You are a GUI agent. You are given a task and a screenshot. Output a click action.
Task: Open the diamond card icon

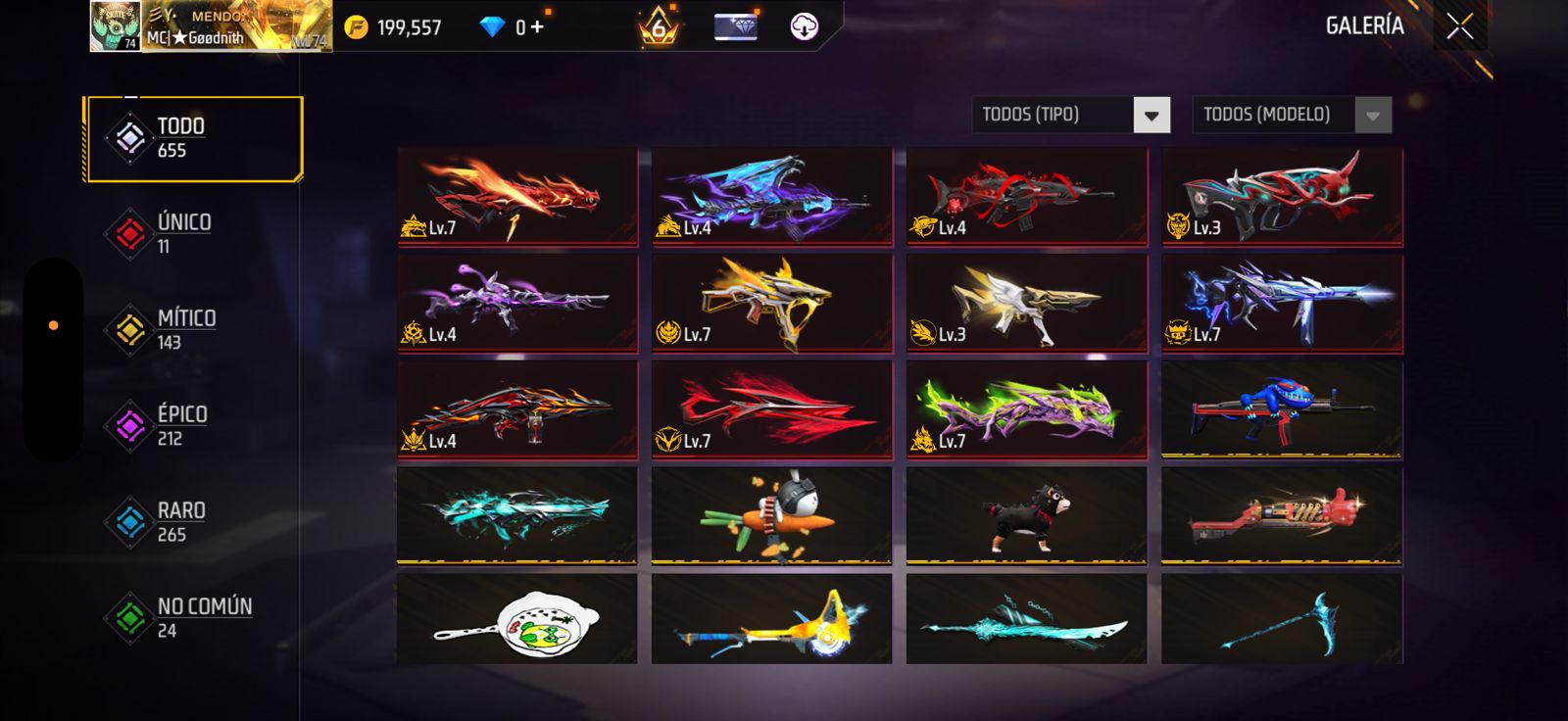pos(735,26)
